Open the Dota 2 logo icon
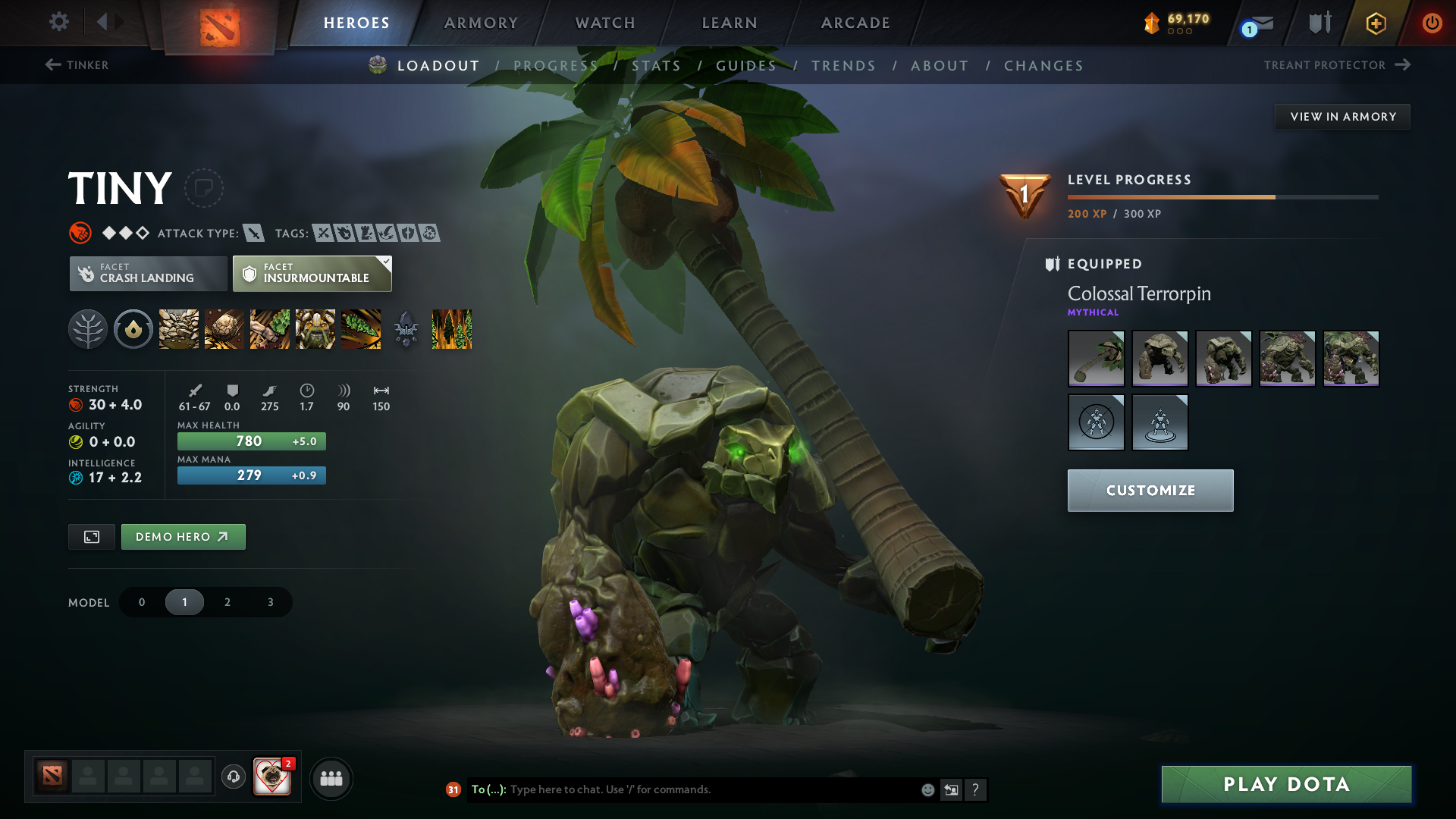This screenshot has width=1456, height=819. (218, 23)
